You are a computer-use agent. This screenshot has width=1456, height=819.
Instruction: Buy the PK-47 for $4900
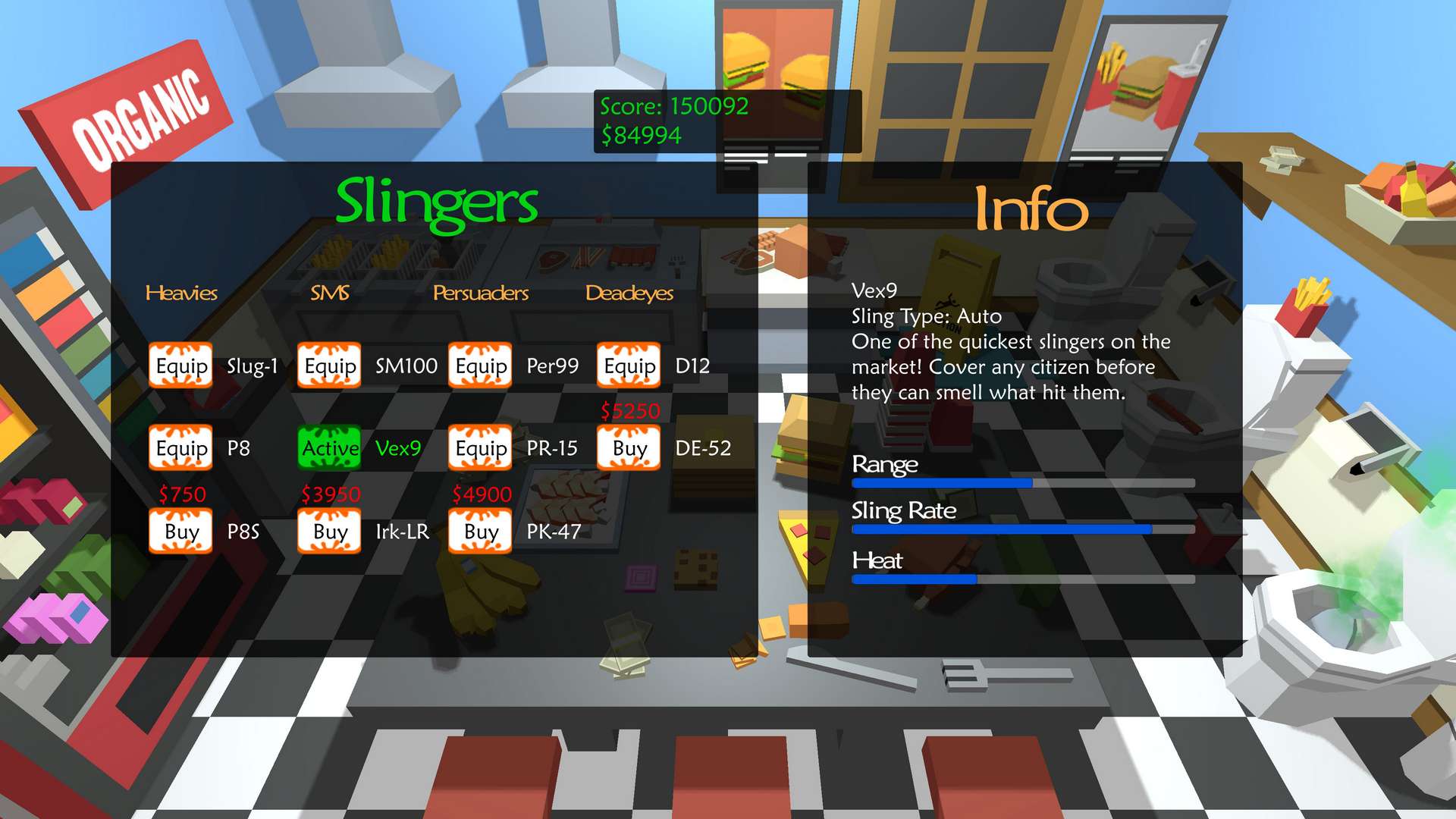tap(479, 532)
